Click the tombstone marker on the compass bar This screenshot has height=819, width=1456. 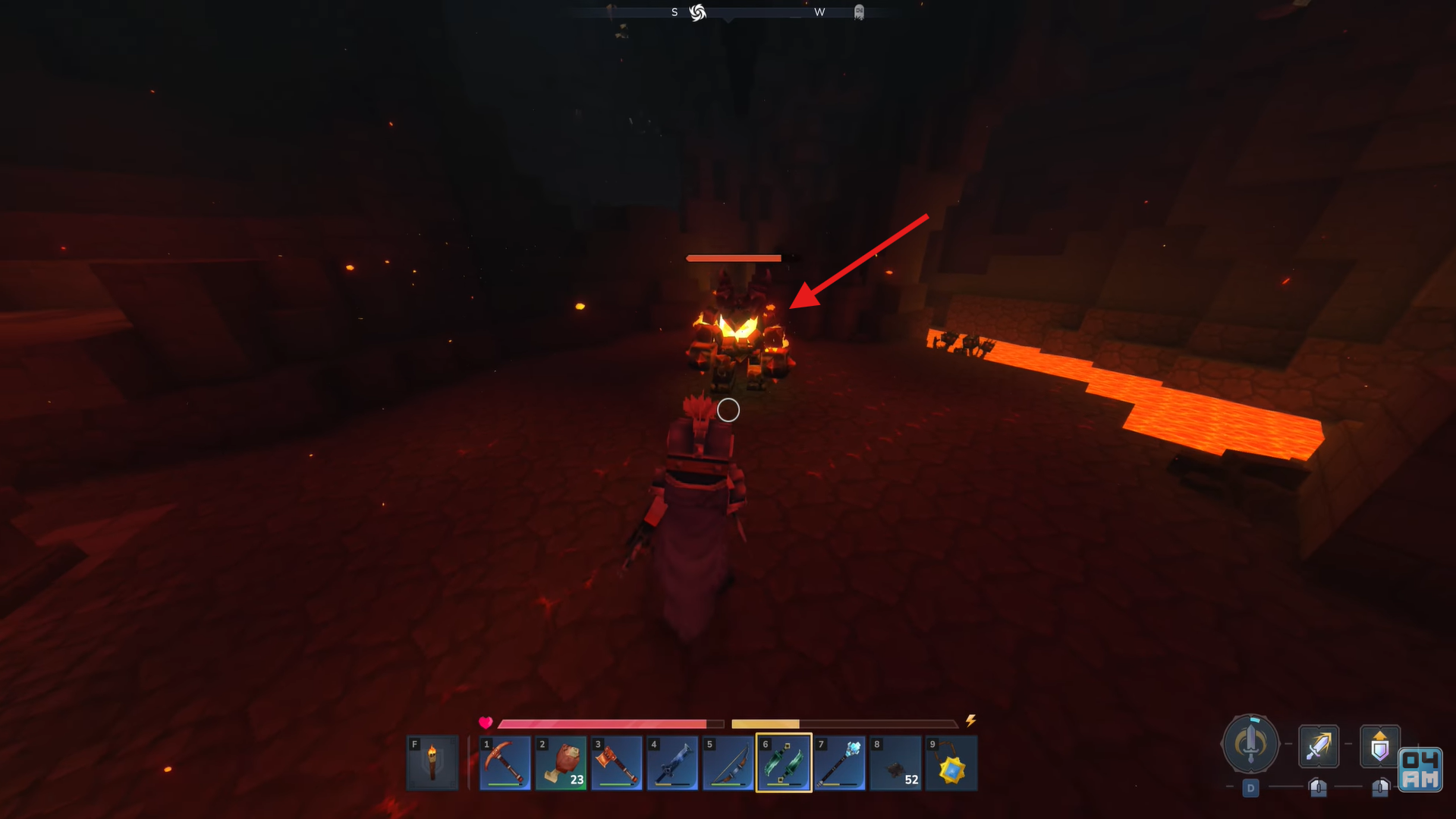(860, 12)
